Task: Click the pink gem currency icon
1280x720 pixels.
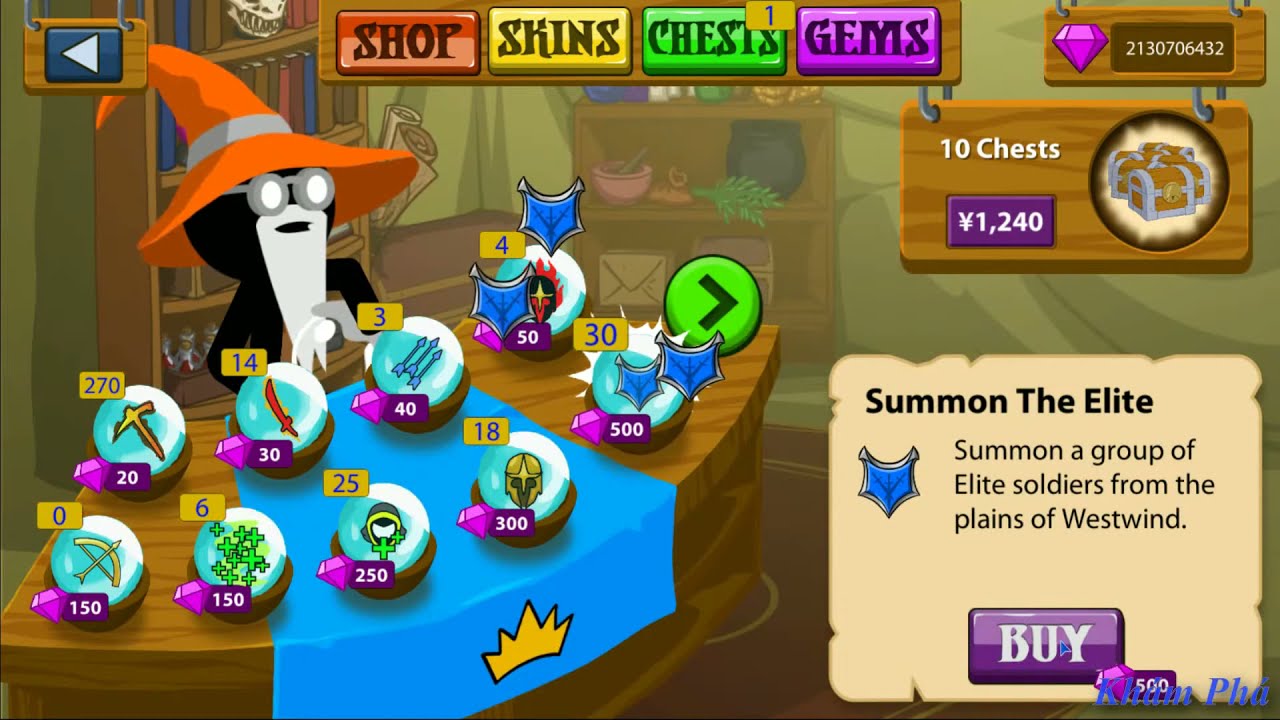Action: (1080, 47)
